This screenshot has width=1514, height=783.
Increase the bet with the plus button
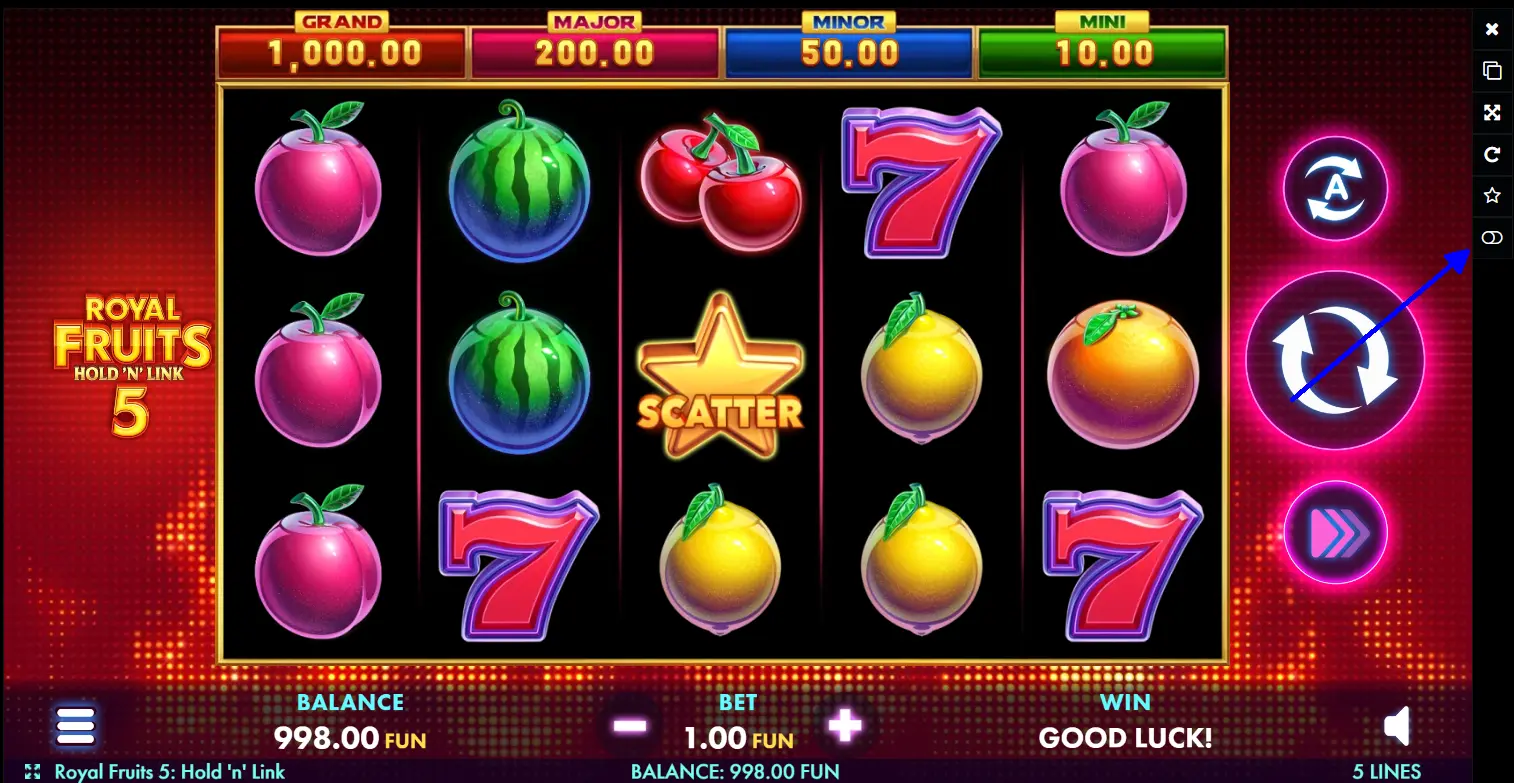[x=845, y=726]
